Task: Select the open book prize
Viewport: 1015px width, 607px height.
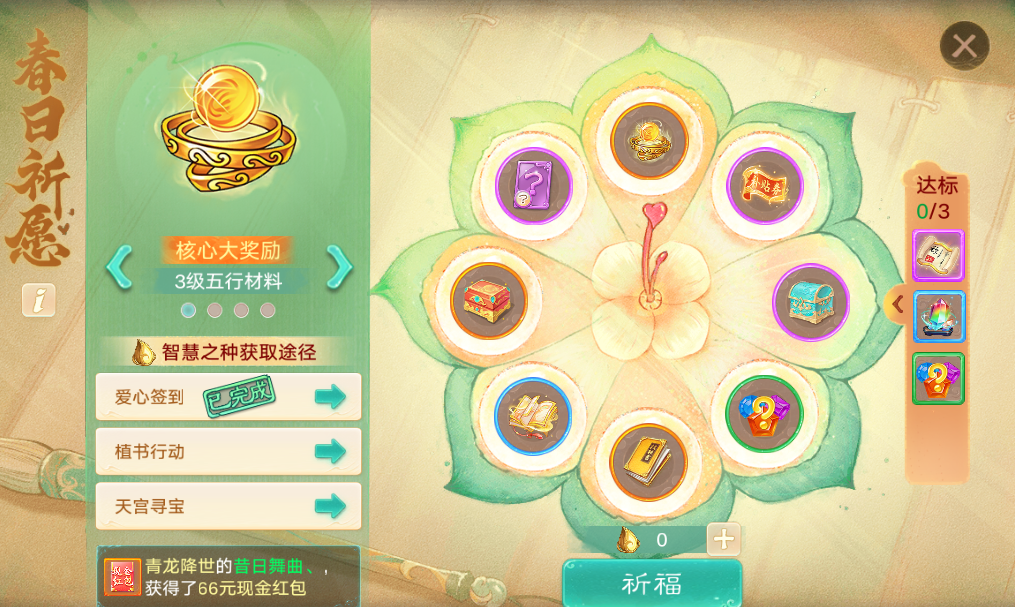Action: point(533,416)
